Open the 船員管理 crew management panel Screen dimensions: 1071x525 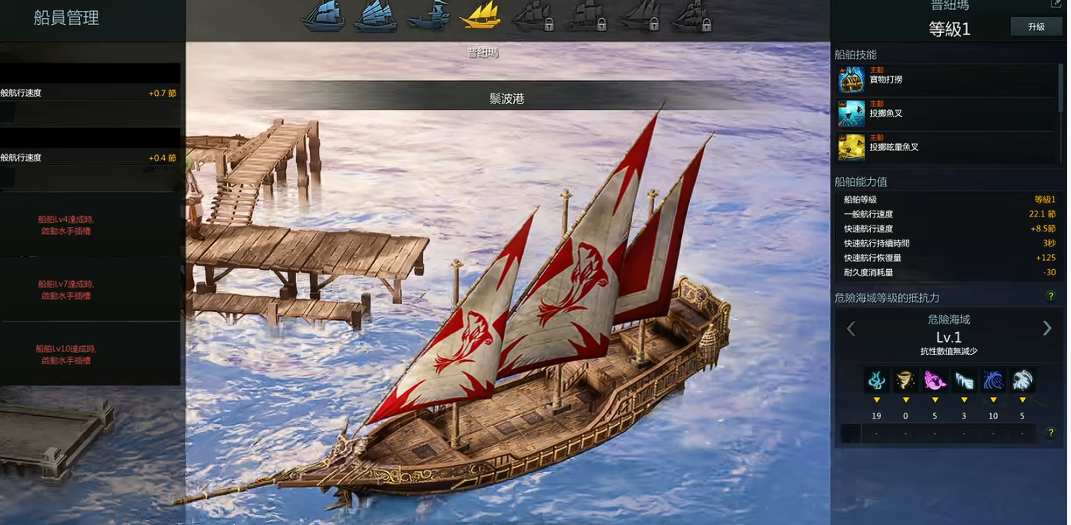click(x=67, y=18)
